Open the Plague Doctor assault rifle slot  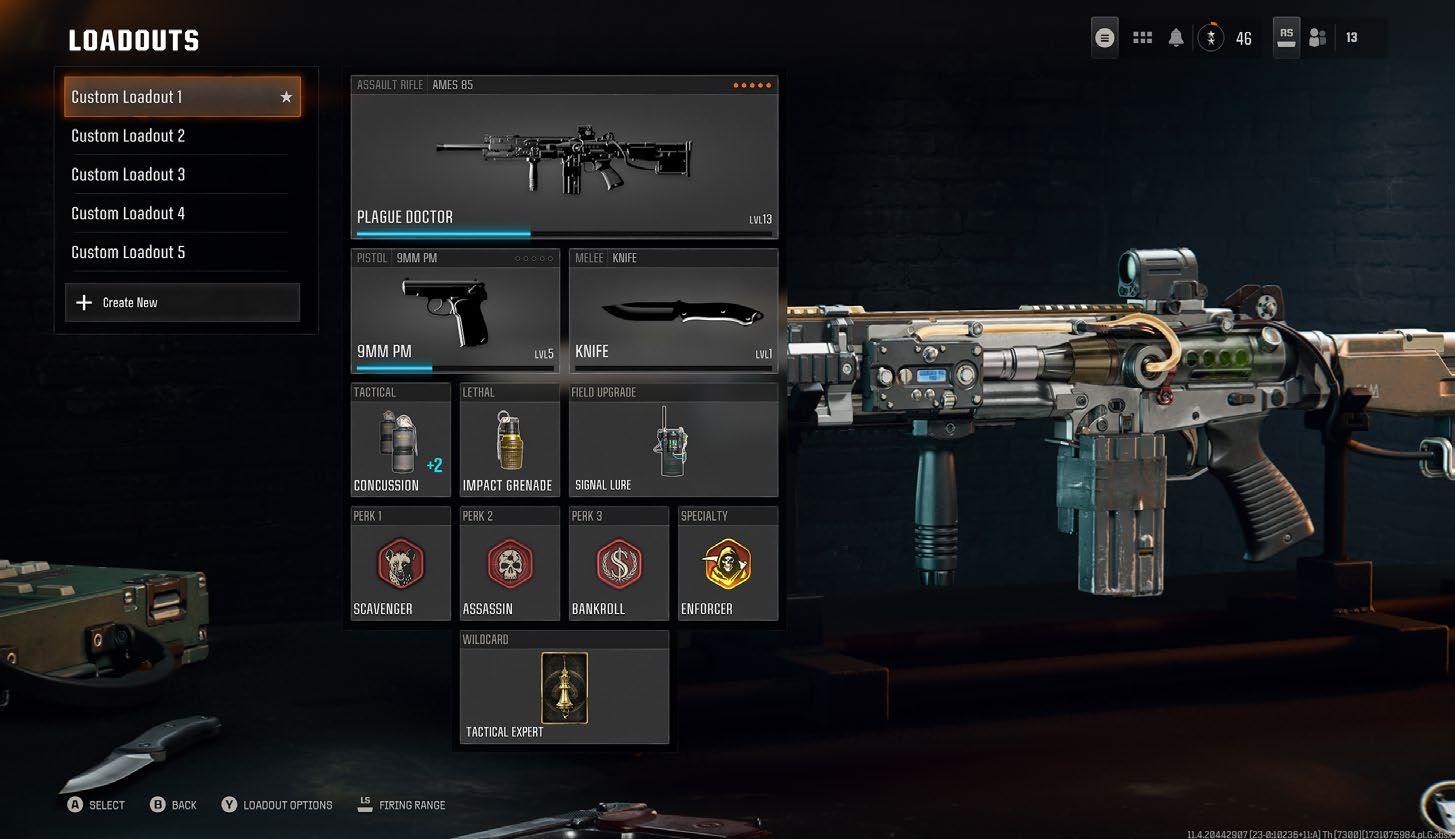click(x=564, y=158)
